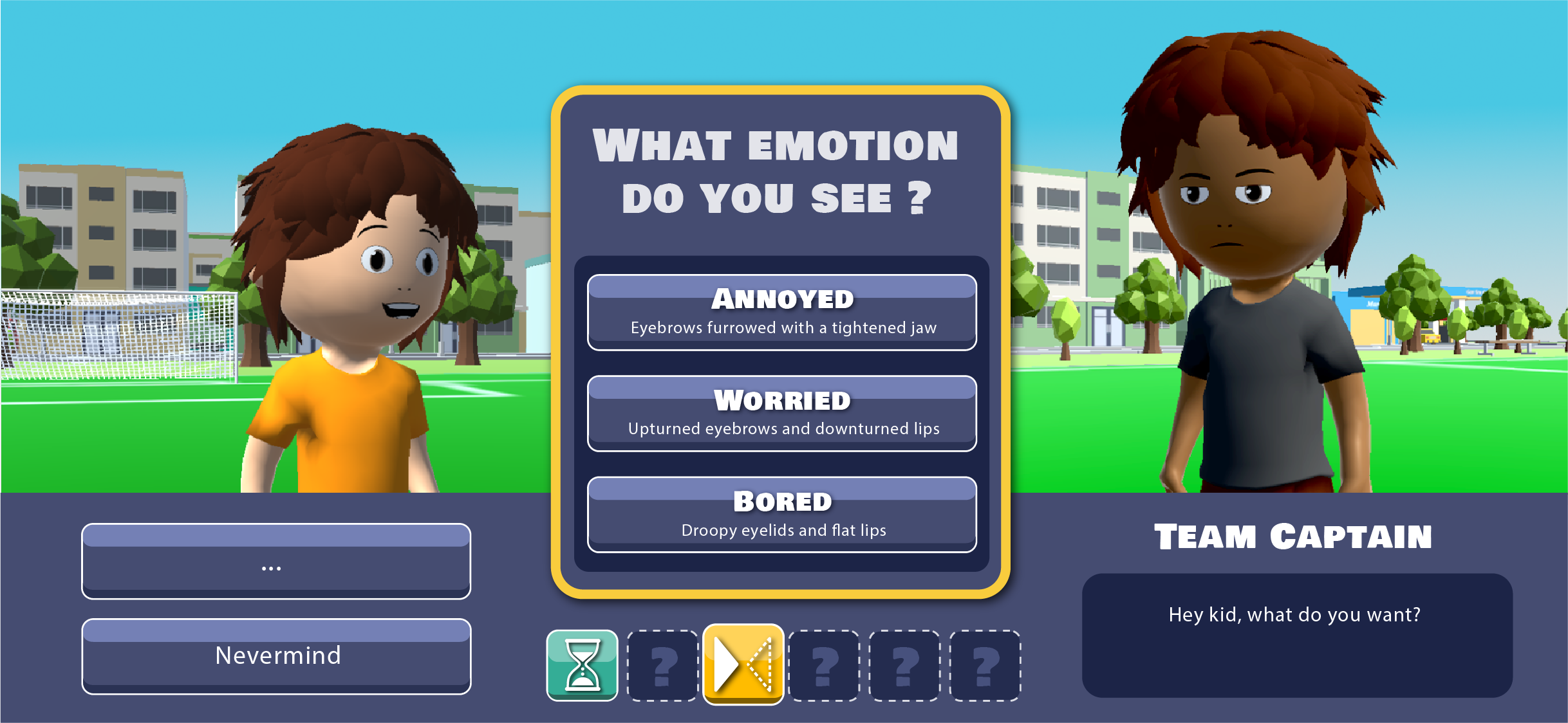Reply with the silent "..." option
This screenshot has height=723, width=1568.
[x=276, y=562]
